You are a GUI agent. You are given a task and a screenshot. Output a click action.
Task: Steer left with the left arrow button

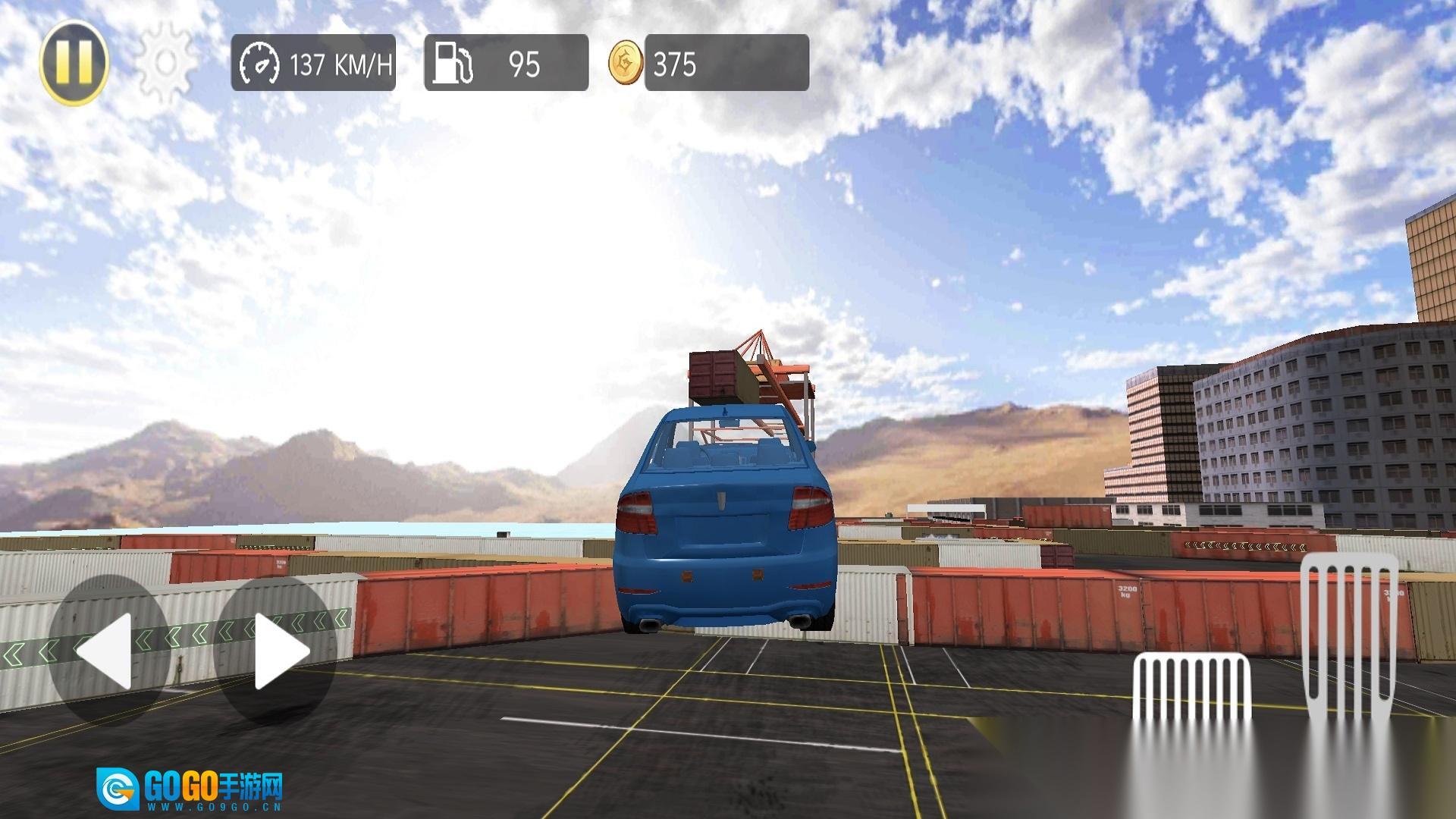(x=108, y=651)
